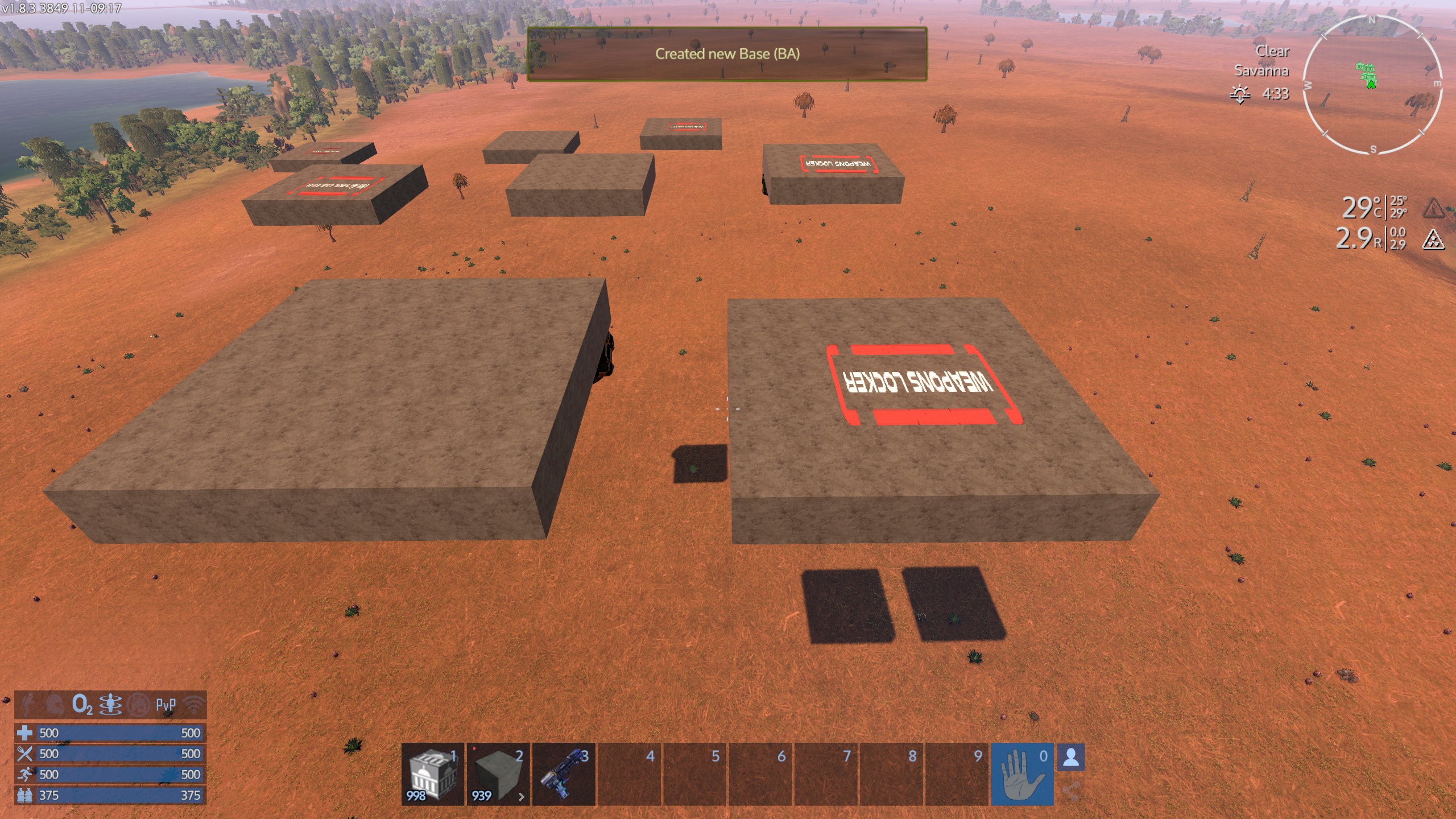
Task: Open the player silhouette icon beside the hotbar
Action: (x=1071, y=758)
